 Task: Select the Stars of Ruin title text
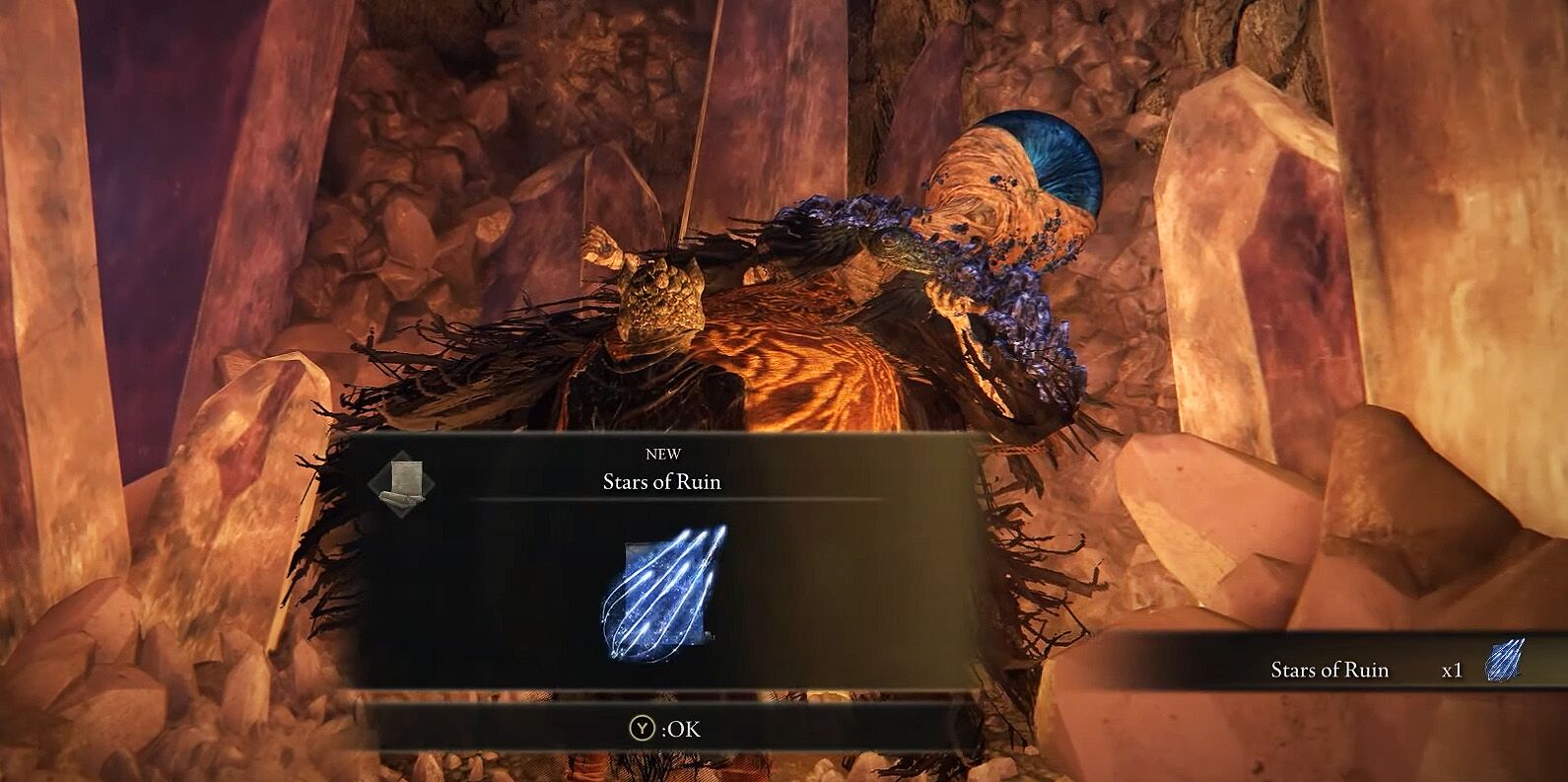pos(662,481)
